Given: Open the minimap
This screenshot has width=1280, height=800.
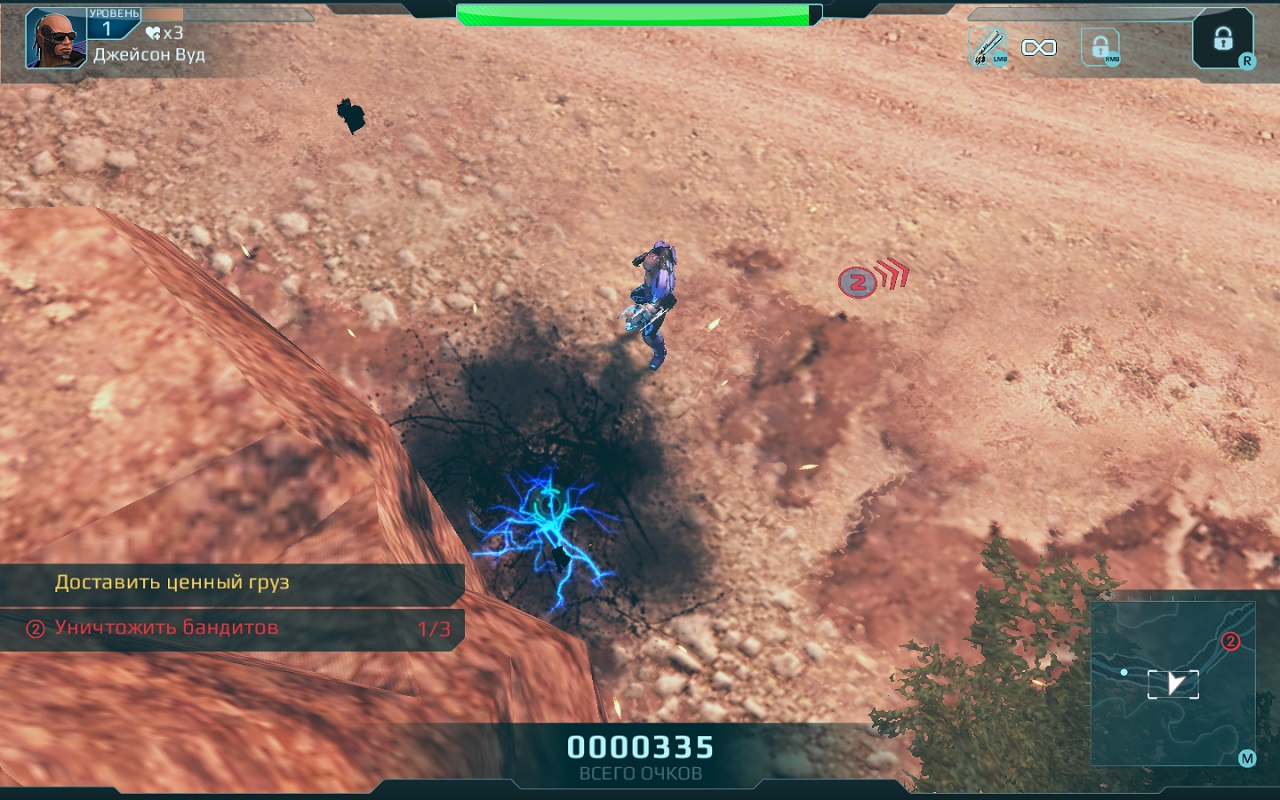Looking at the screenshot, I should click(x=1173, y=683).
